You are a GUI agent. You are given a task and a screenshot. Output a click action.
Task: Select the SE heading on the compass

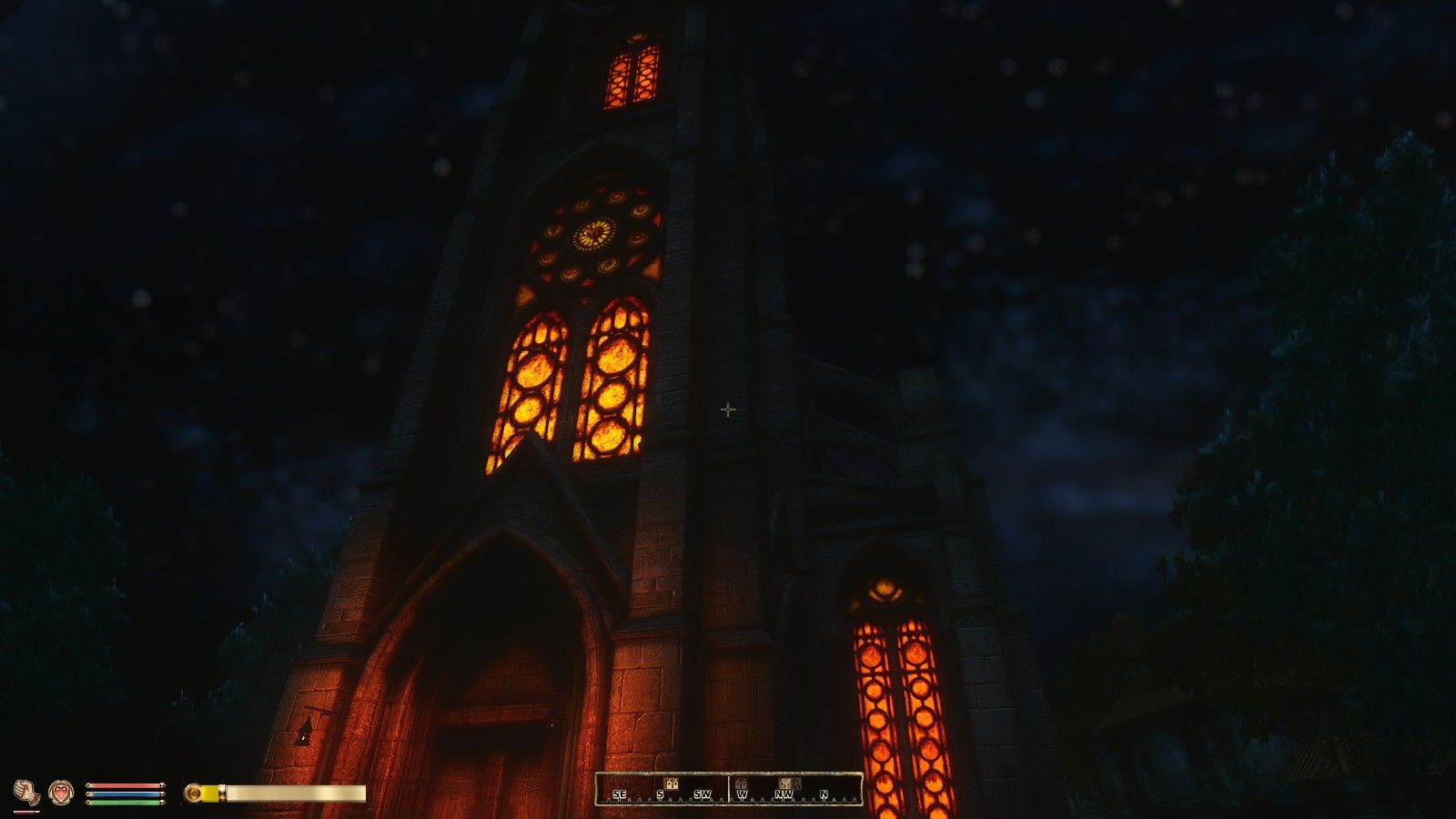tap(619, 794)
